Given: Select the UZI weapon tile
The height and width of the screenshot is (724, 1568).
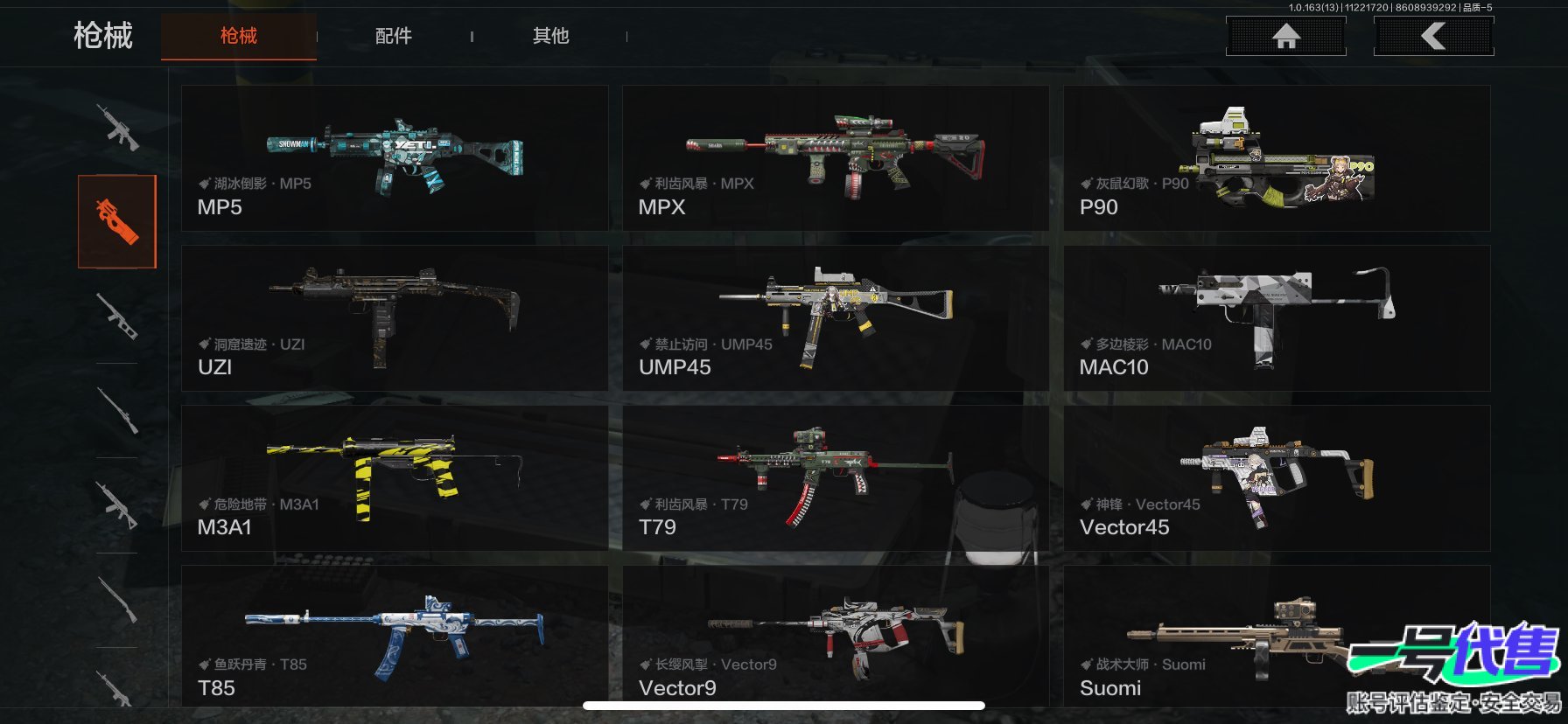Looking at the screenshot, I should coord(395,318).
